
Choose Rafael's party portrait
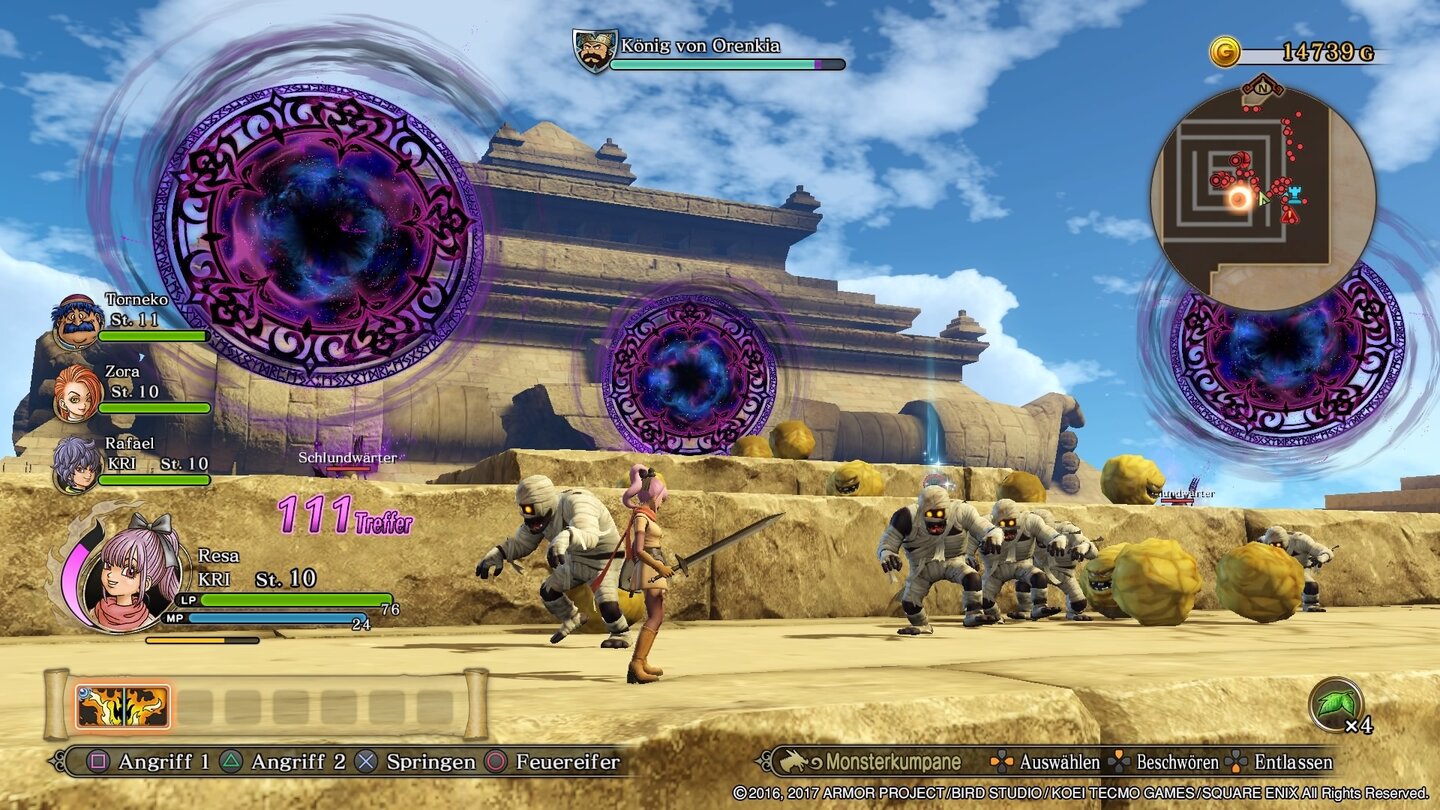click(77, 465)
